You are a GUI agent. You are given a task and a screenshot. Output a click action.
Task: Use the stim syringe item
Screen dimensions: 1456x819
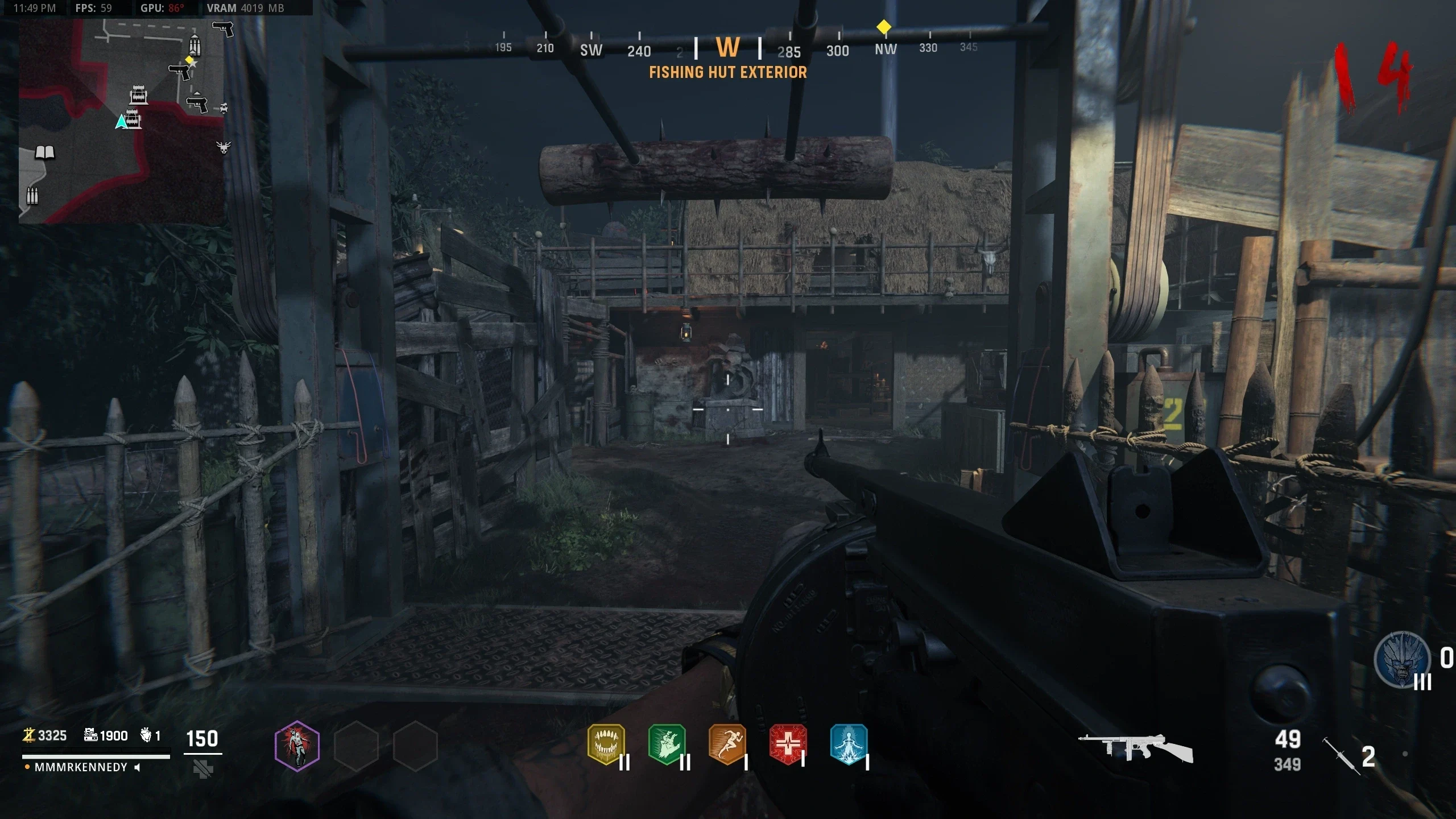(x=1341, y=755)
